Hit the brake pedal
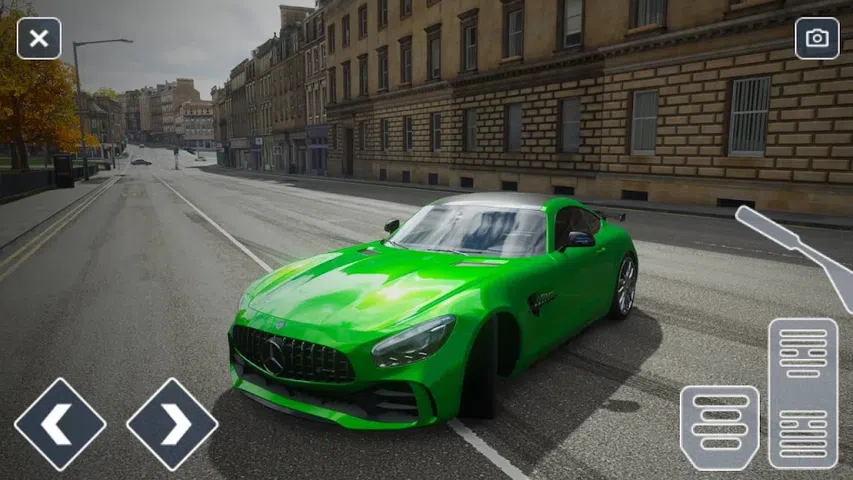853x480 pixels. pos(719,427)
